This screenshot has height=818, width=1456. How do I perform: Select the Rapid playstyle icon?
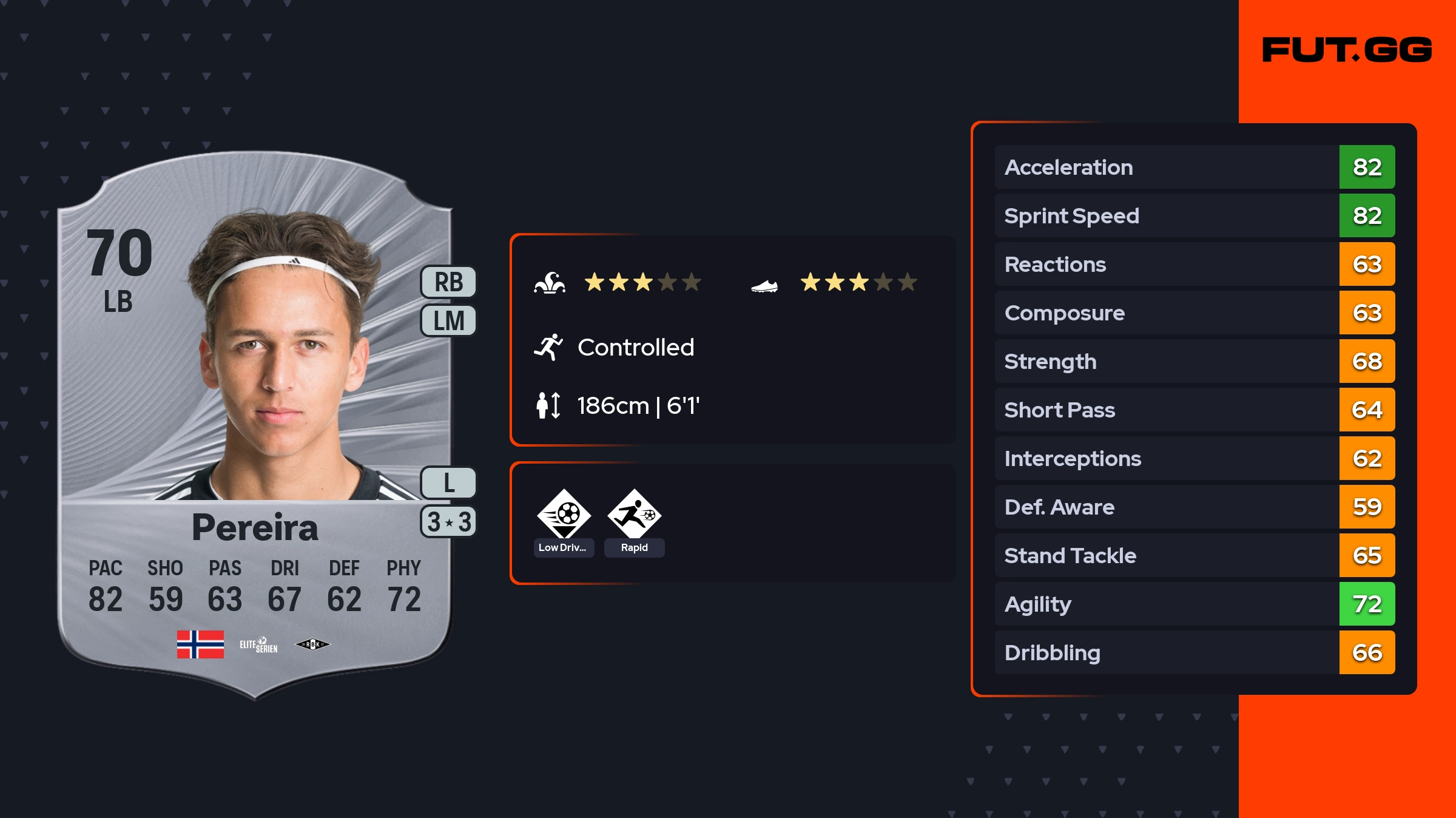tap(635, 515)
